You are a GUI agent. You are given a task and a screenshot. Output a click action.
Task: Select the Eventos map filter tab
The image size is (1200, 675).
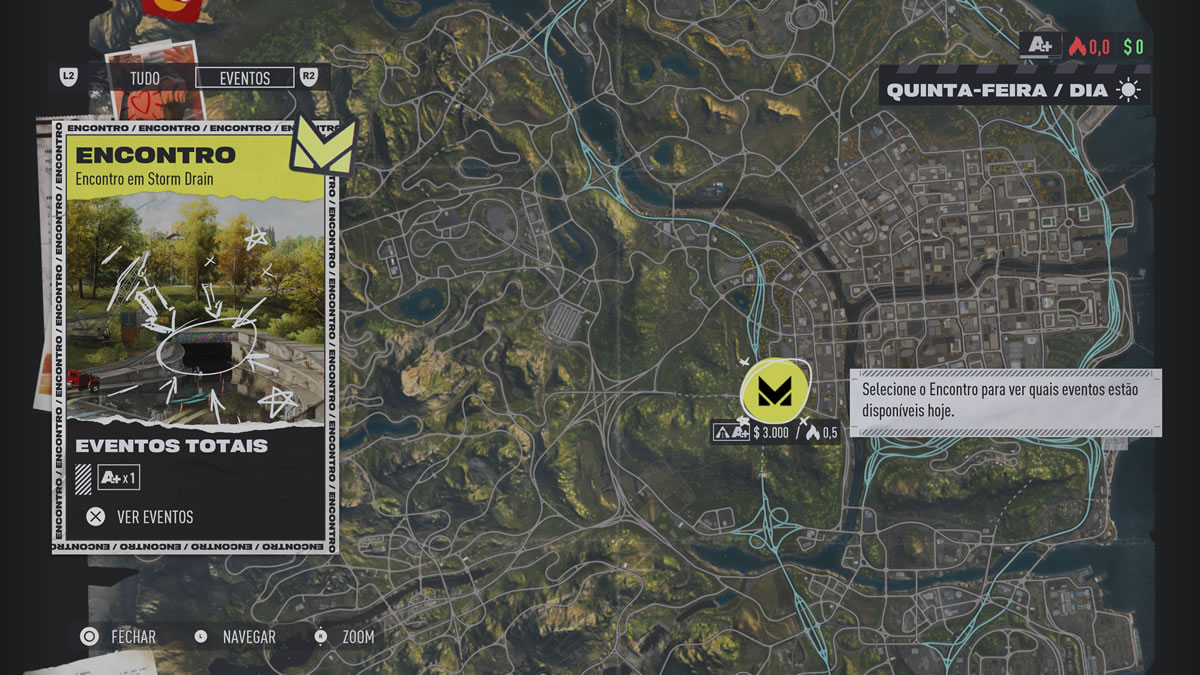(245, 78)
